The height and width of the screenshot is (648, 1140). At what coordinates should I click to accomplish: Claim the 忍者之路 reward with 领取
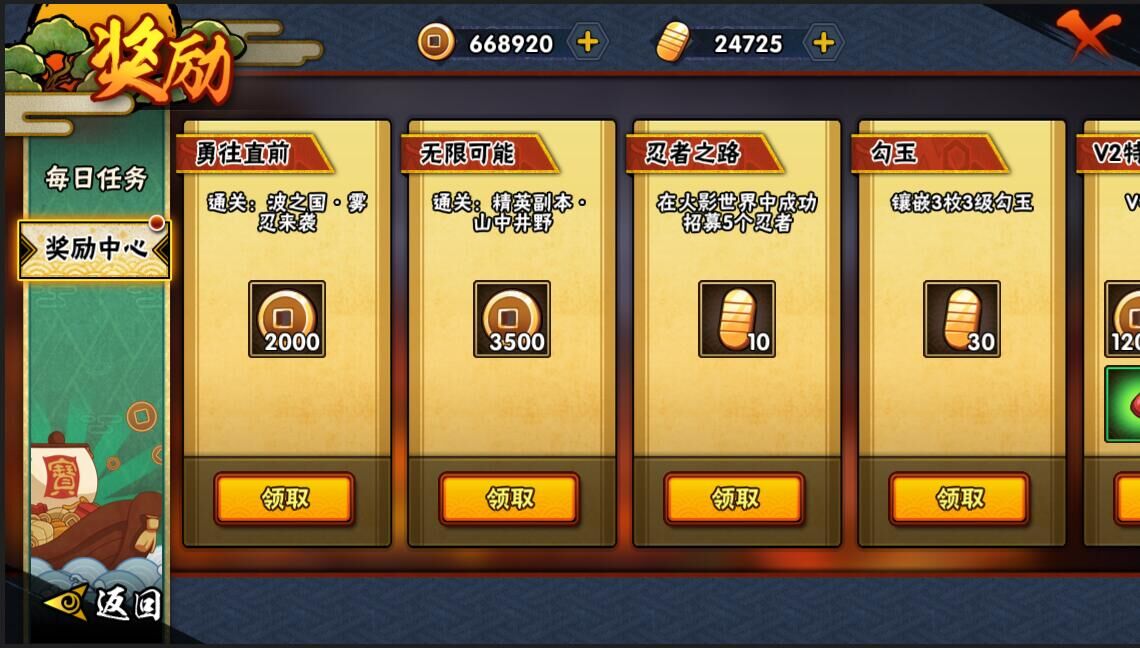[x=734, y=498]
